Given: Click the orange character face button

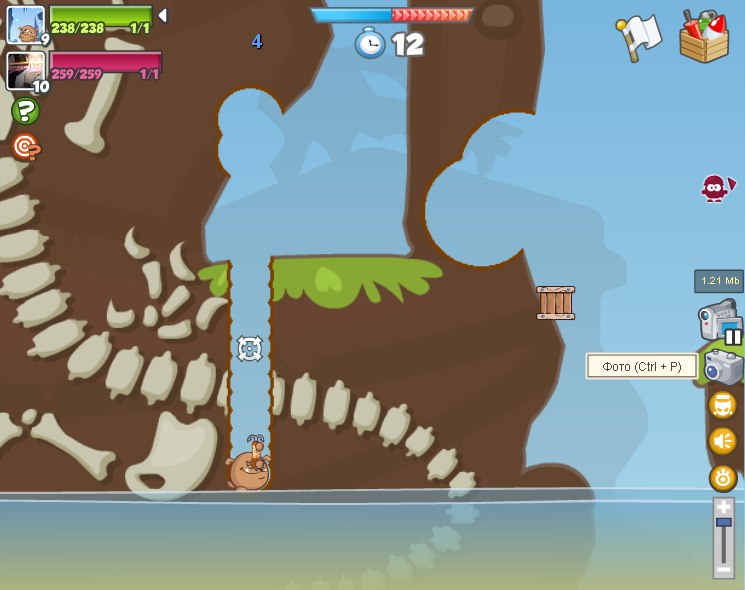Looking at the screenshot, I should tap(722, 405).
